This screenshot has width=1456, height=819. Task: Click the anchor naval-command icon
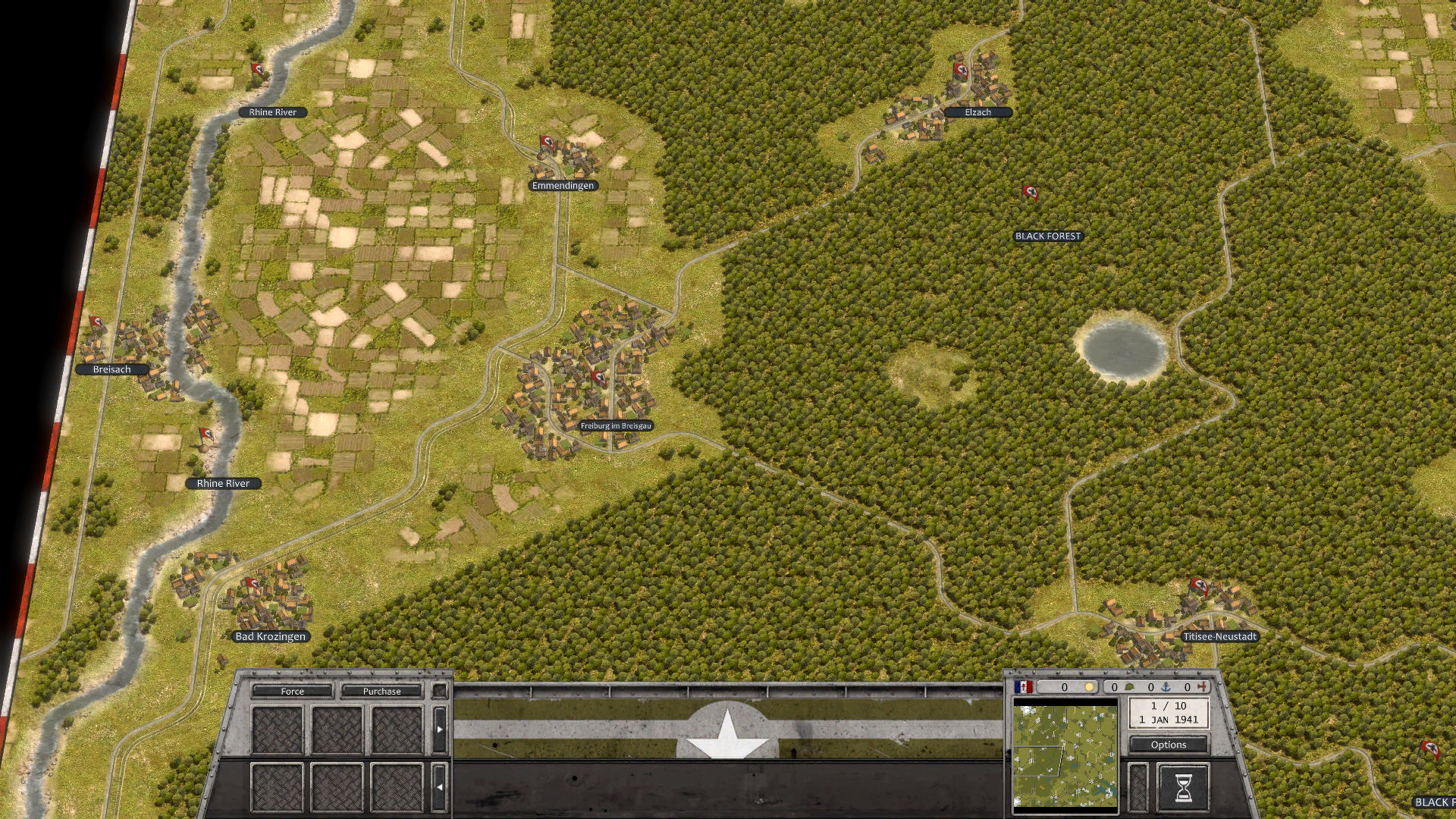[x=1167, y=687]
